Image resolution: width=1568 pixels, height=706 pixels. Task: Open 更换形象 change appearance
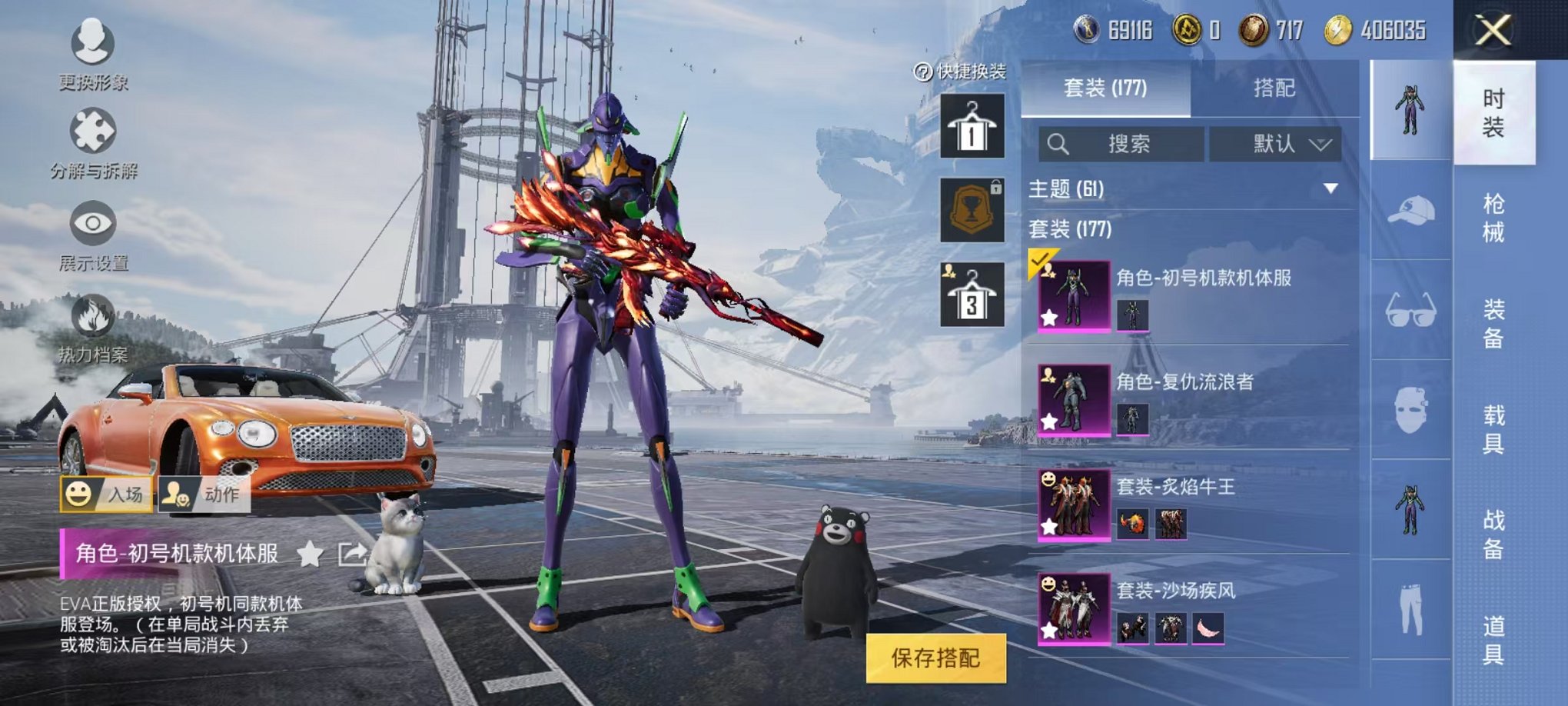click(x=93, y=54)
